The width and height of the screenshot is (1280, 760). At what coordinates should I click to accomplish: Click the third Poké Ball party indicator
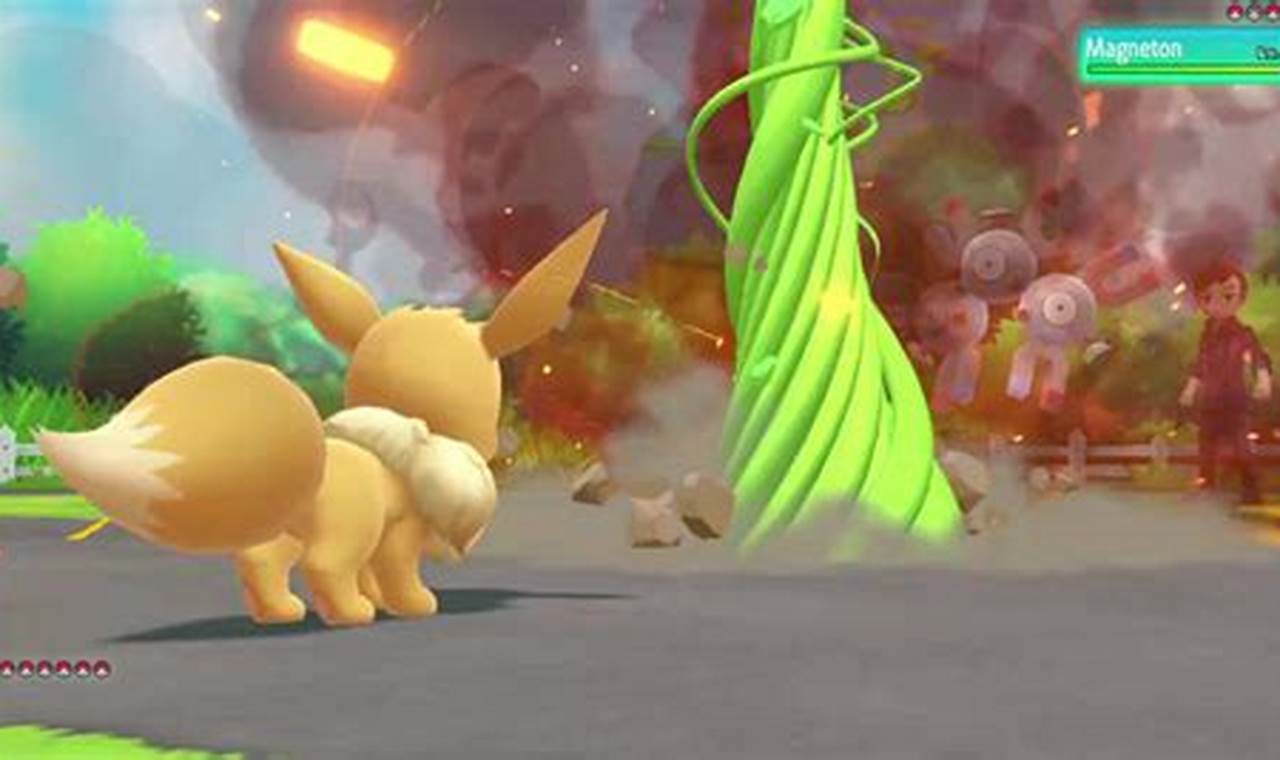tap(45, 670)
